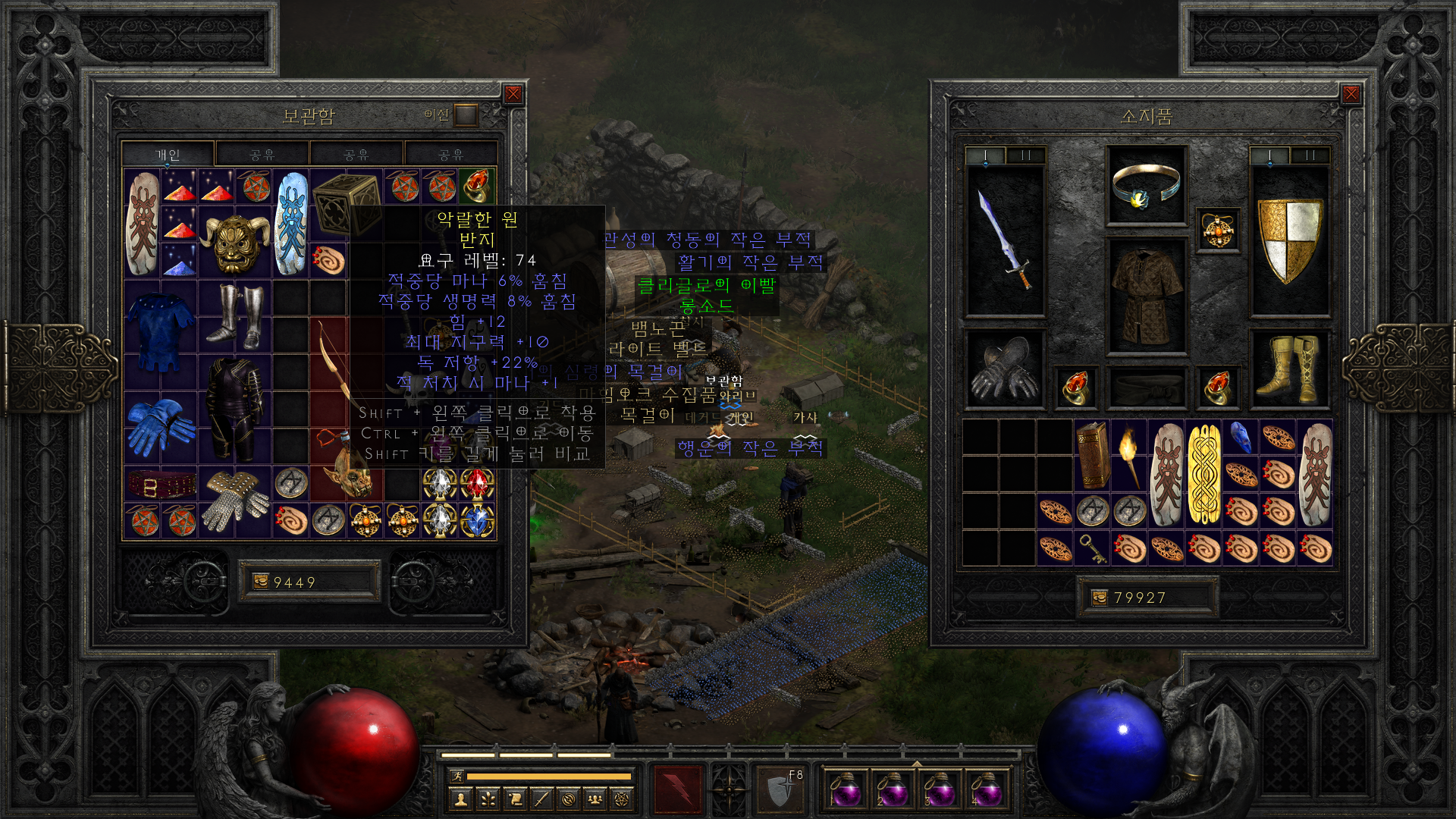Select the equipped gold and white shield
Screen dimensions: 1456x819
pos(1289,241)
